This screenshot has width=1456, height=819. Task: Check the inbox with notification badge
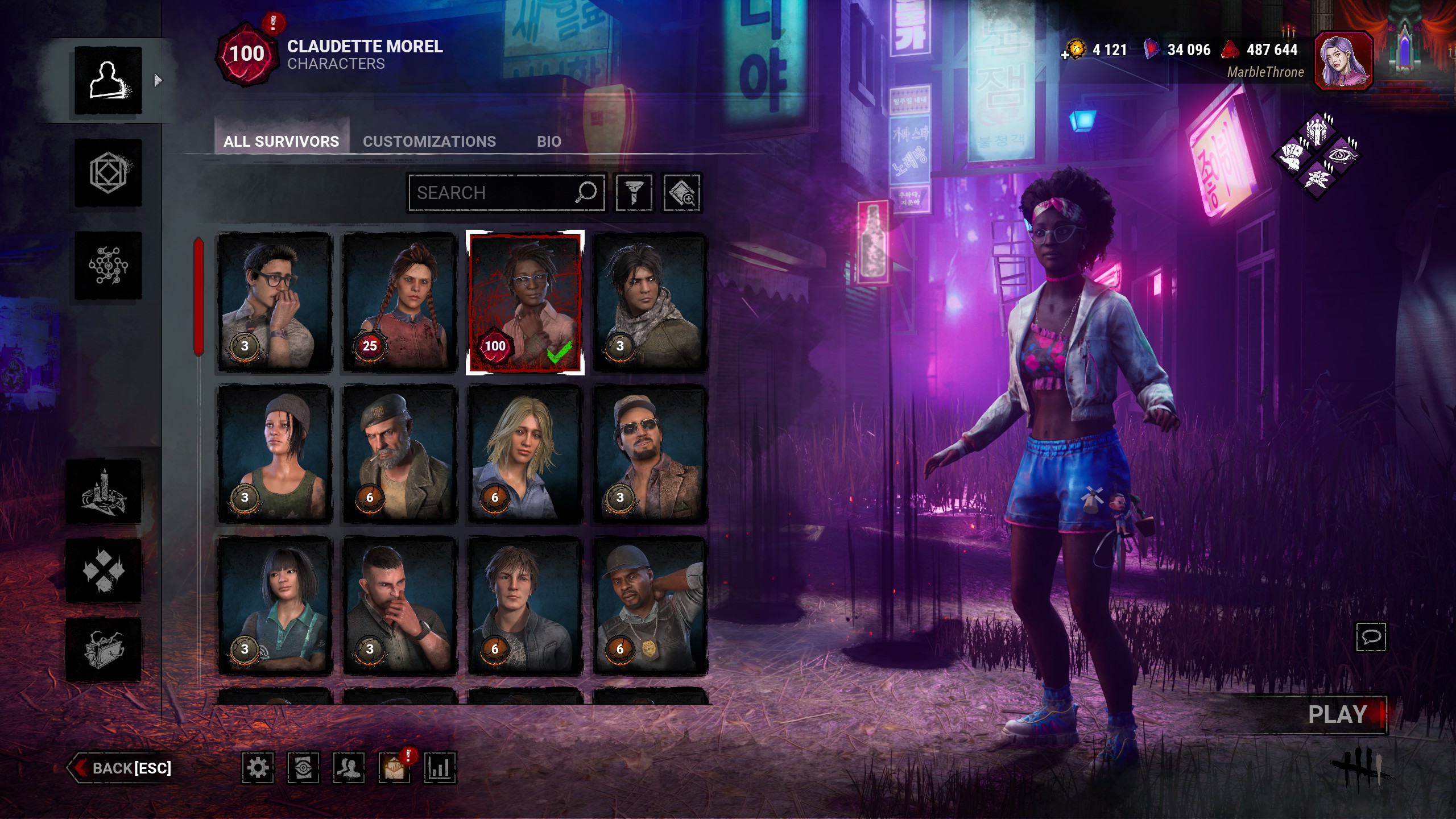pyautogui.click(x=394, y=768)
